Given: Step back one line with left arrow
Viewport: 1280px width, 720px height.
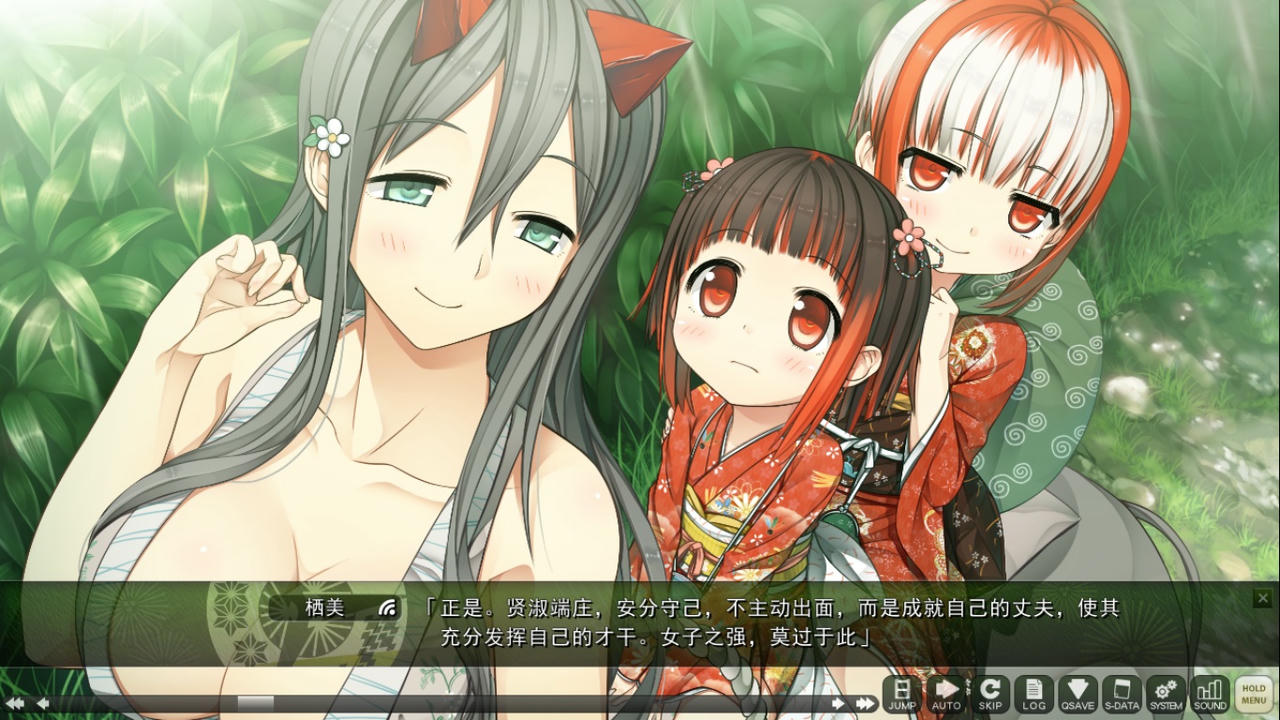Looking at the screenshot, I should [x=42, y=705].
